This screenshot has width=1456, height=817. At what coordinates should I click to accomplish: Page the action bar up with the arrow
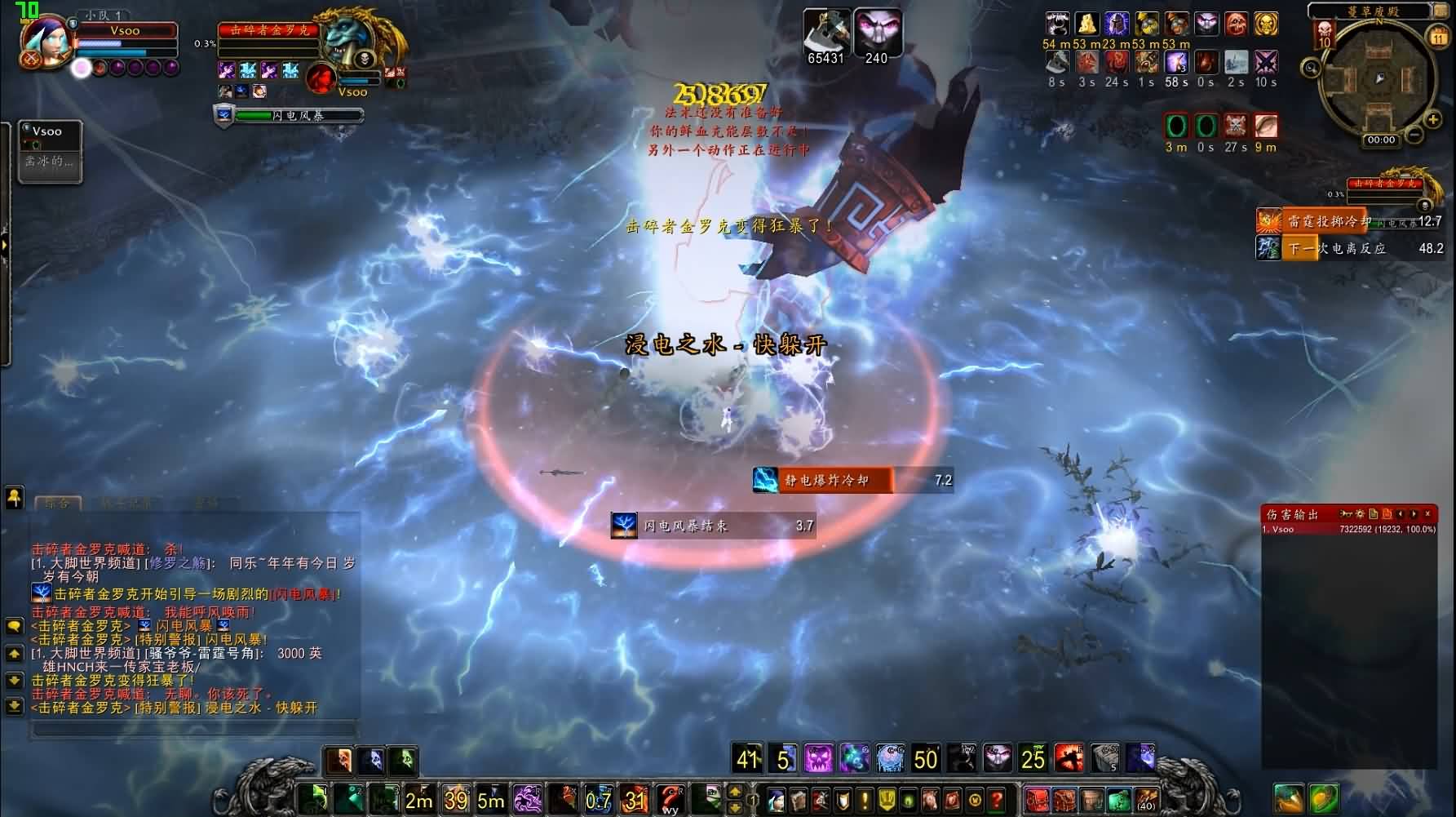tap(735, 792)
